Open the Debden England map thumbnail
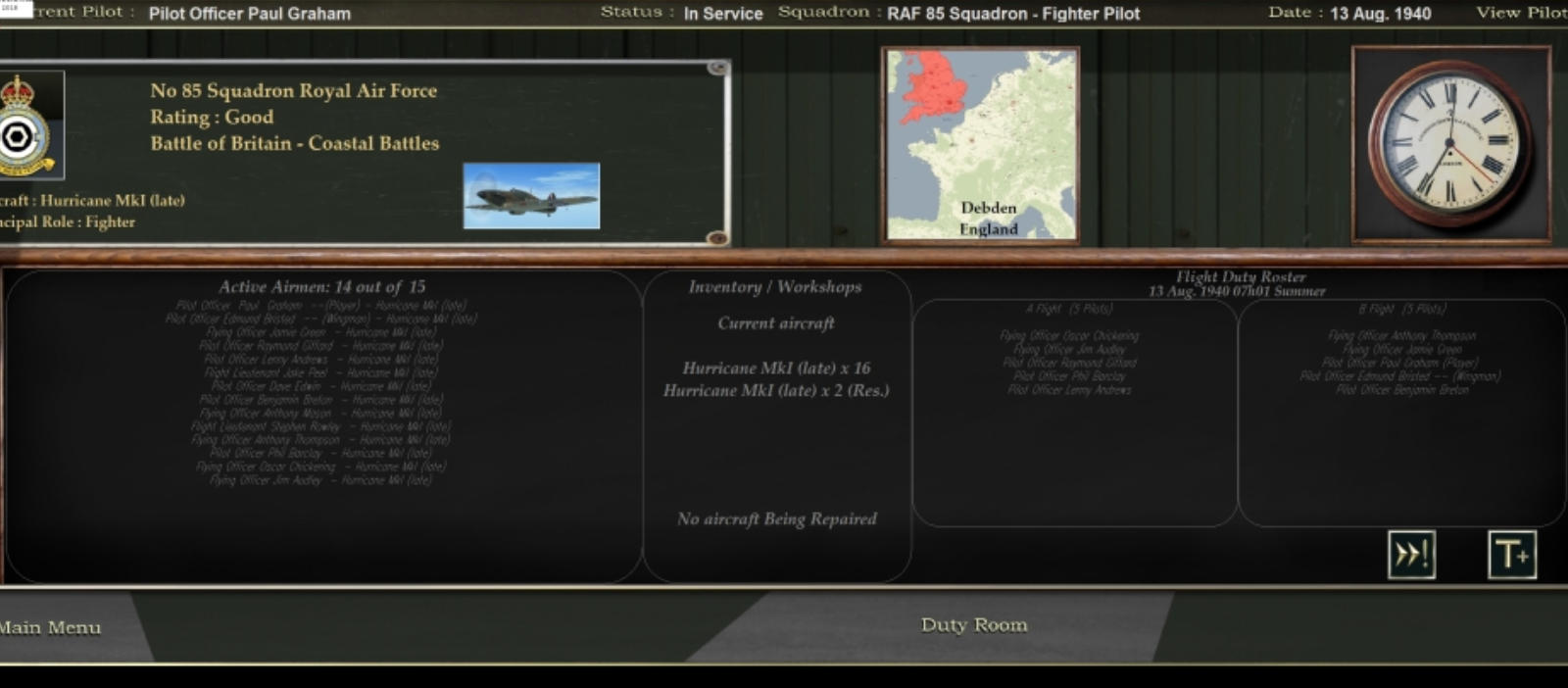Viewport: 1568px width, 688px height. pos(980,144)
